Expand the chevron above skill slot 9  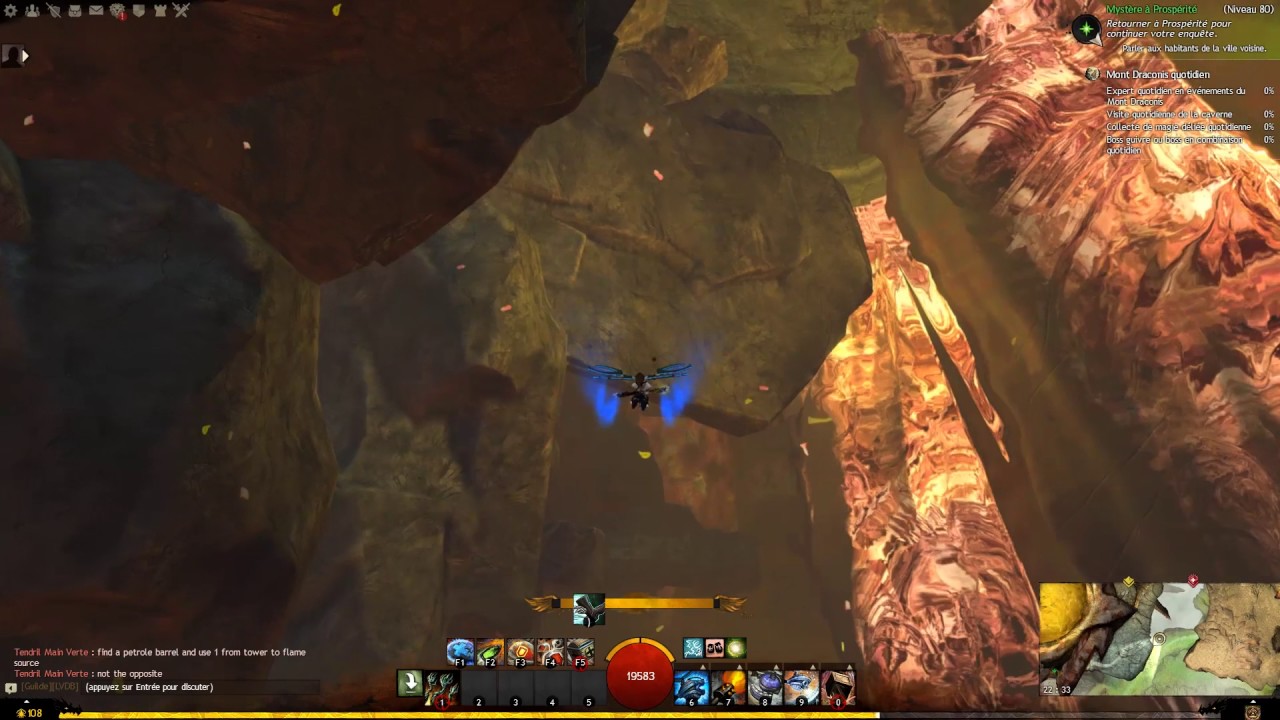(x=811, y=666)
